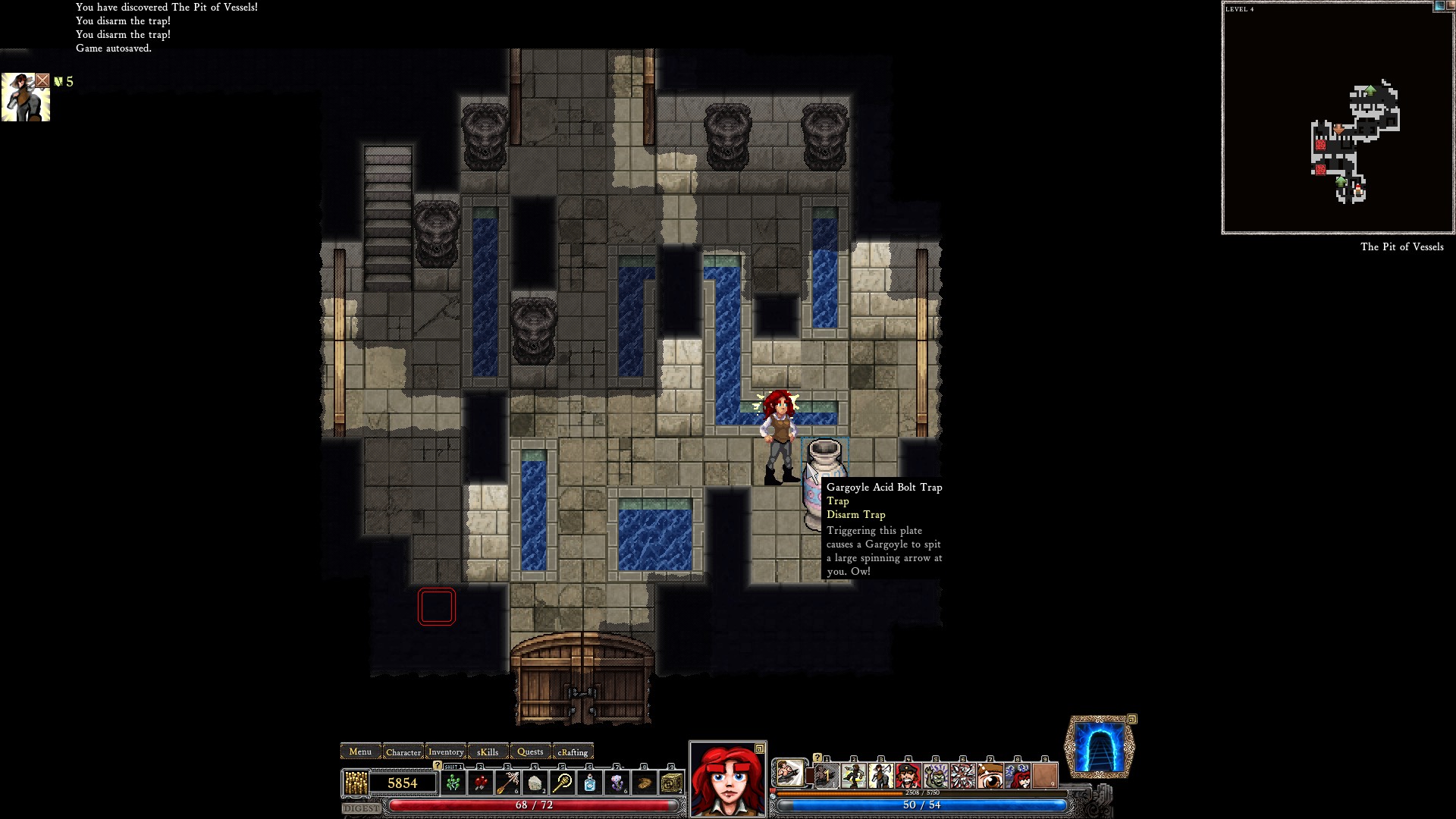The image size is (1456, 819).
Task: Open the Menu button
Action: pyautogui.click(x=360, y=752)
